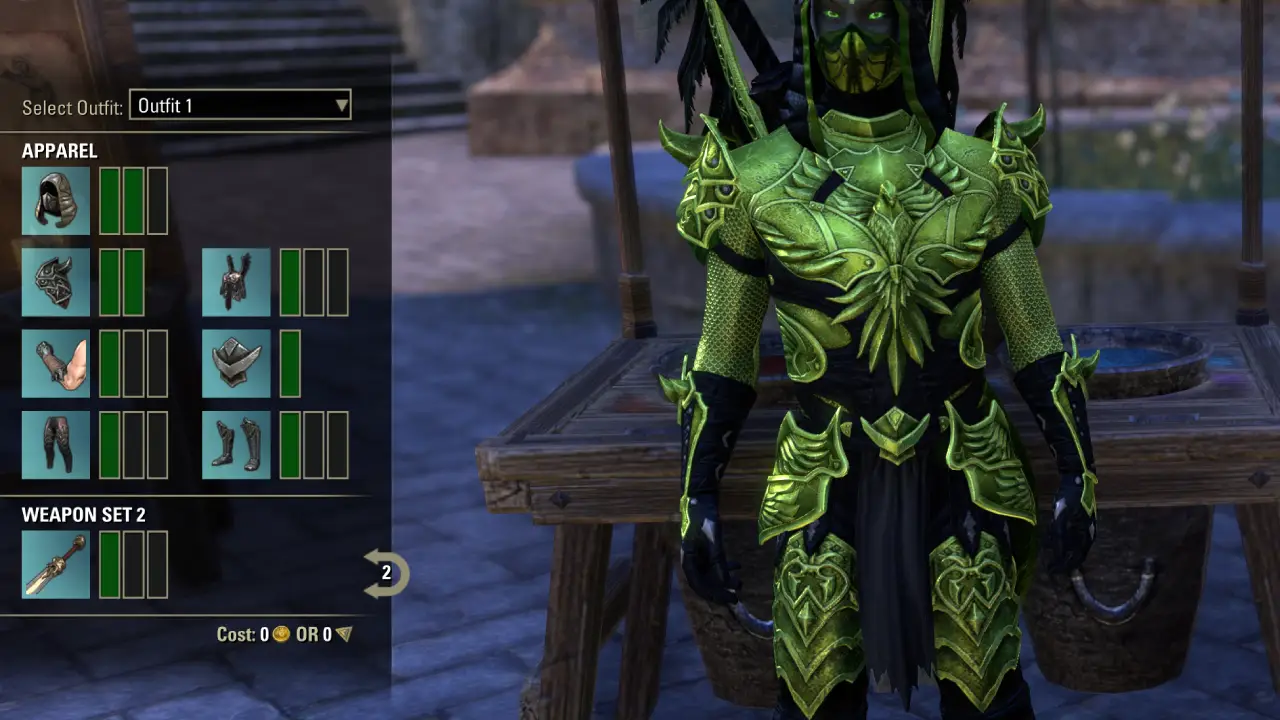Toggle the first green dye channel on the hood
This screenshot has width=1280, height=720.
pyautogui.click(x=111, y=200)
